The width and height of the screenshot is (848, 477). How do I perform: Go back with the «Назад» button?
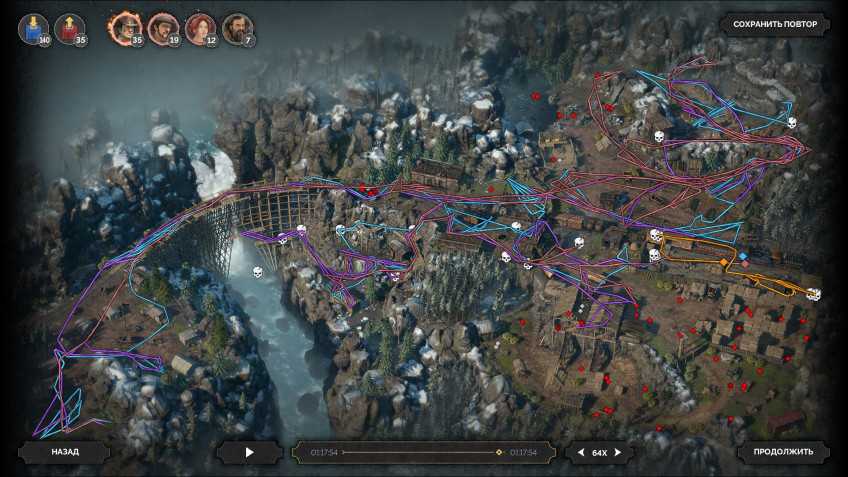64,452
